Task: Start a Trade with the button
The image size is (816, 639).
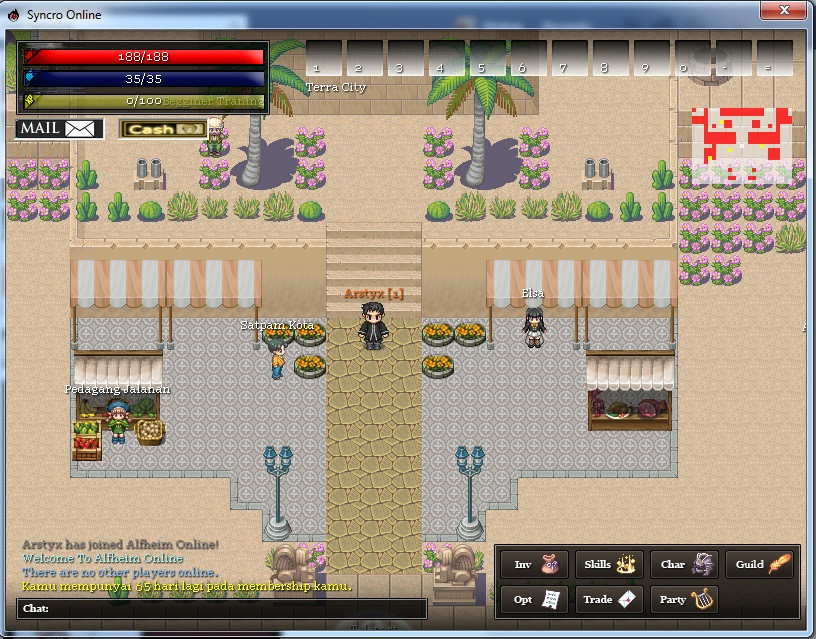Action: point(609,599)
